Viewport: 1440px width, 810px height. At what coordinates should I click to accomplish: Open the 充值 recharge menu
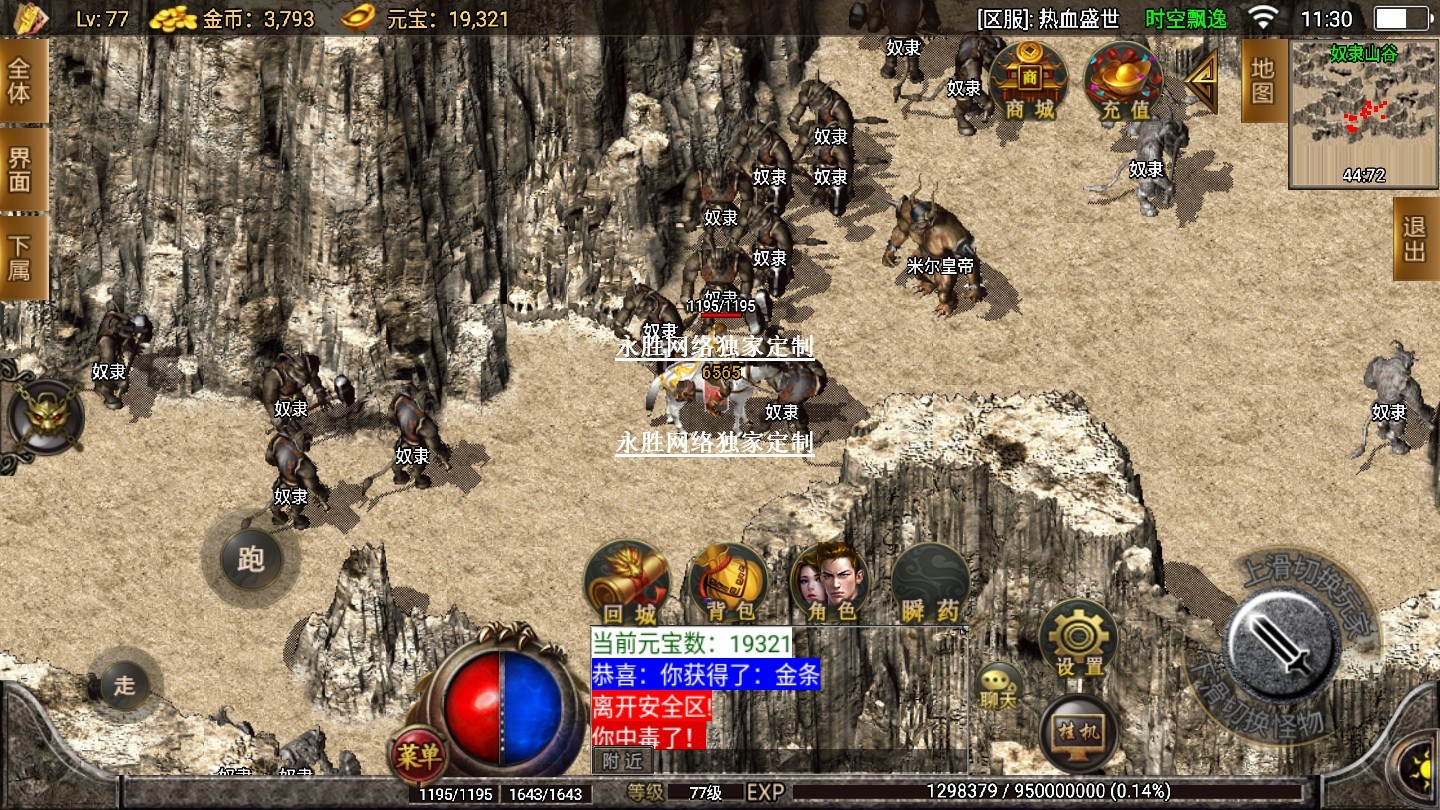coord(1125,80)
